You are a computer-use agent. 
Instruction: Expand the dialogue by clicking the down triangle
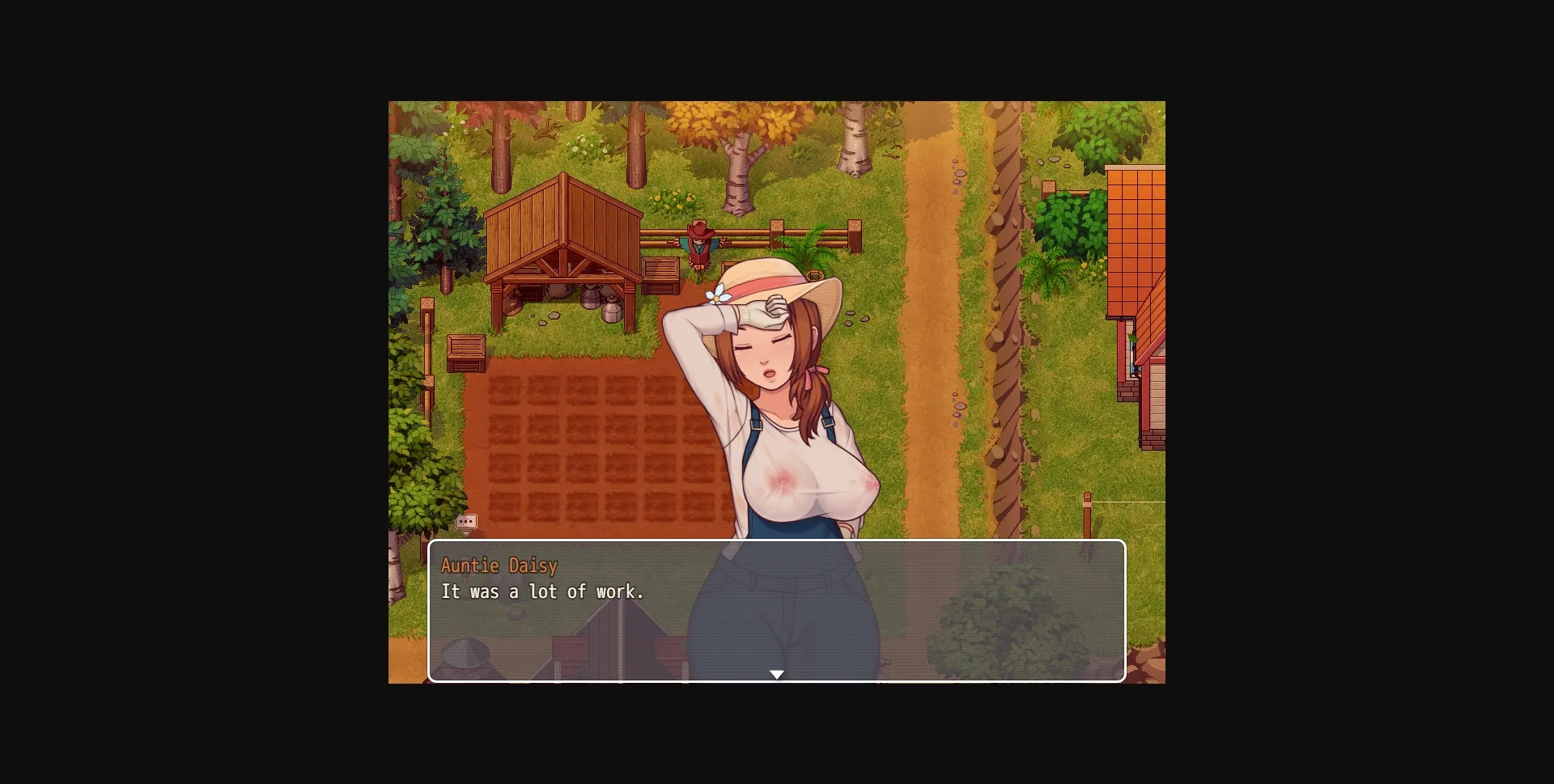coord(777,673)
